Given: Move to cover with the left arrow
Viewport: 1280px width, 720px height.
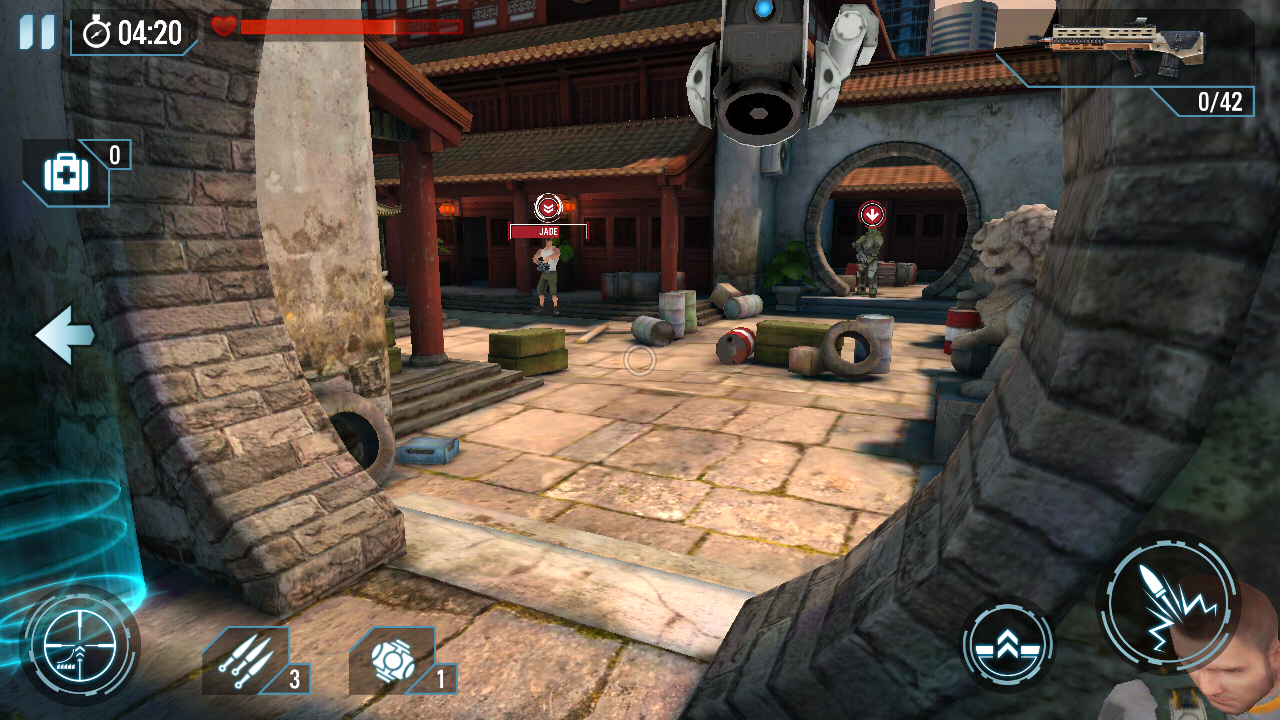Looking at the screenshot, I should click(65, 335).
